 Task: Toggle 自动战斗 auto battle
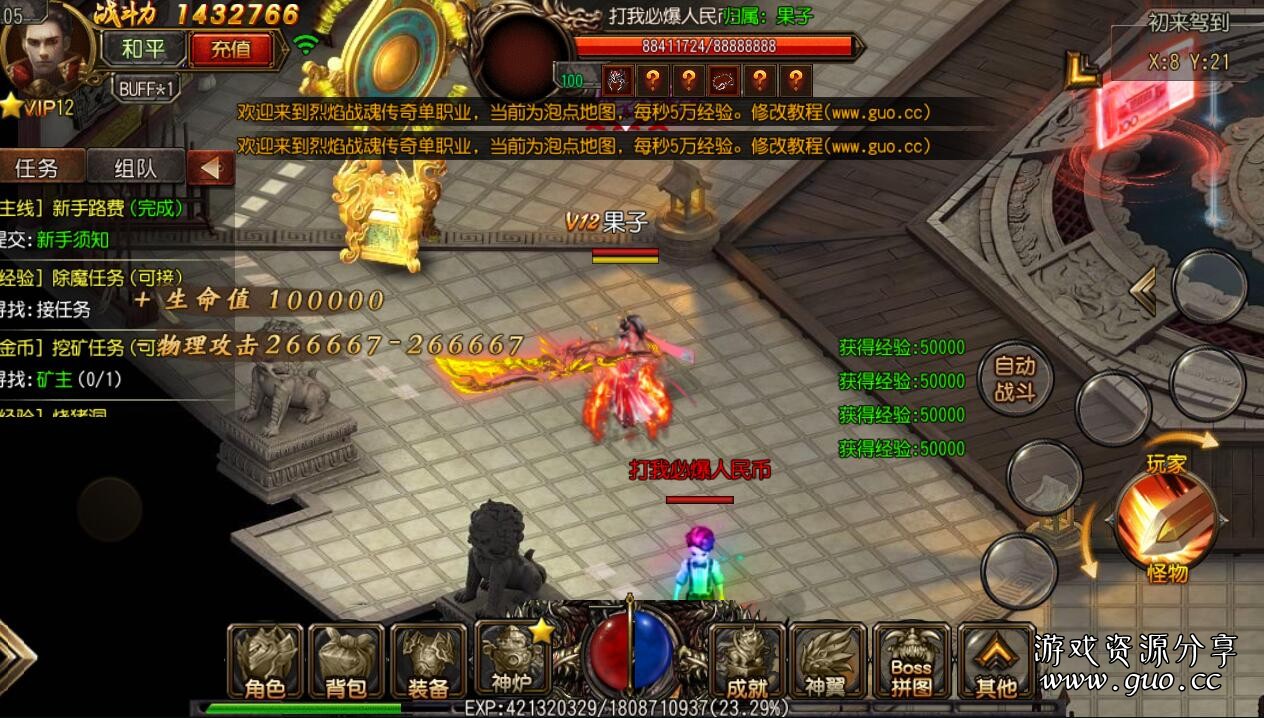(1014, 379)
